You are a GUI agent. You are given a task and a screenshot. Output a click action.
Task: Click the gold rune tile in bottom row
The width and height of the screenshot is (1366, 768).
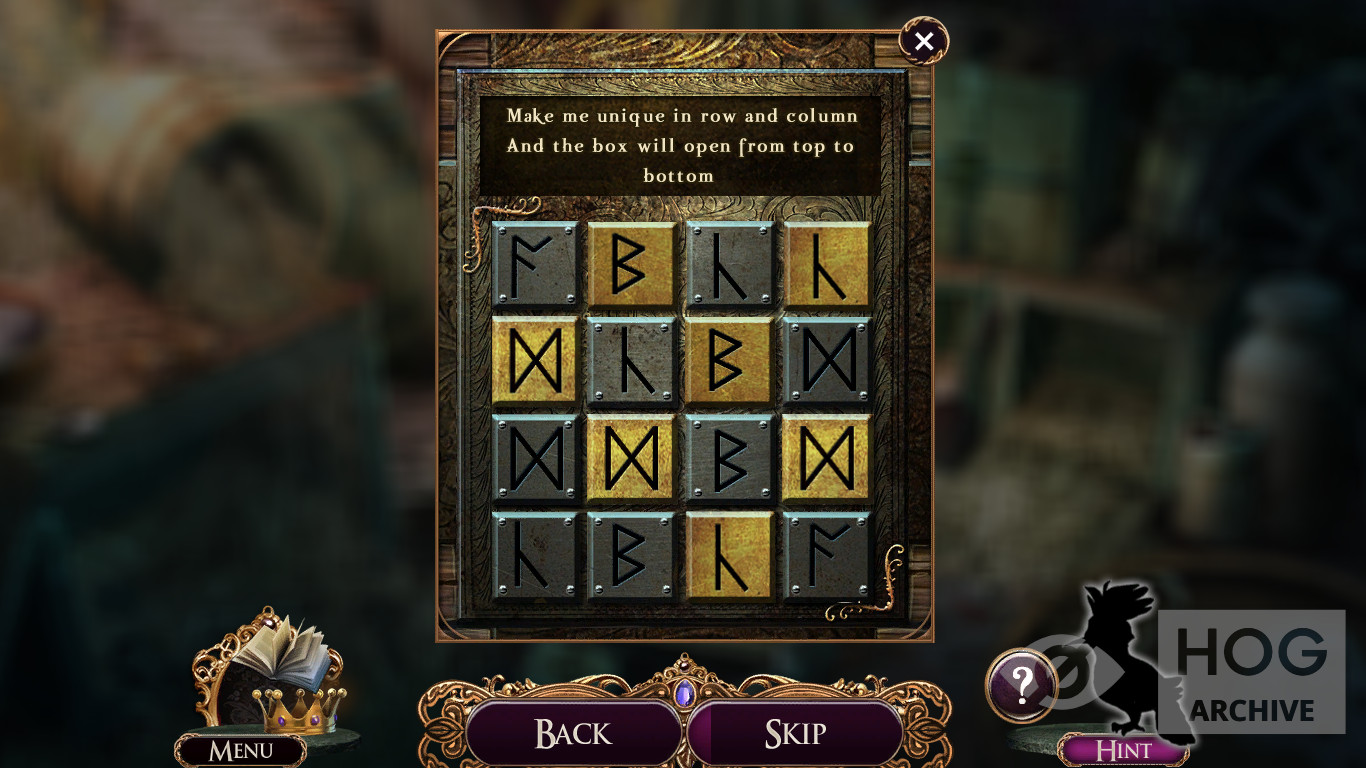point(728,555)
